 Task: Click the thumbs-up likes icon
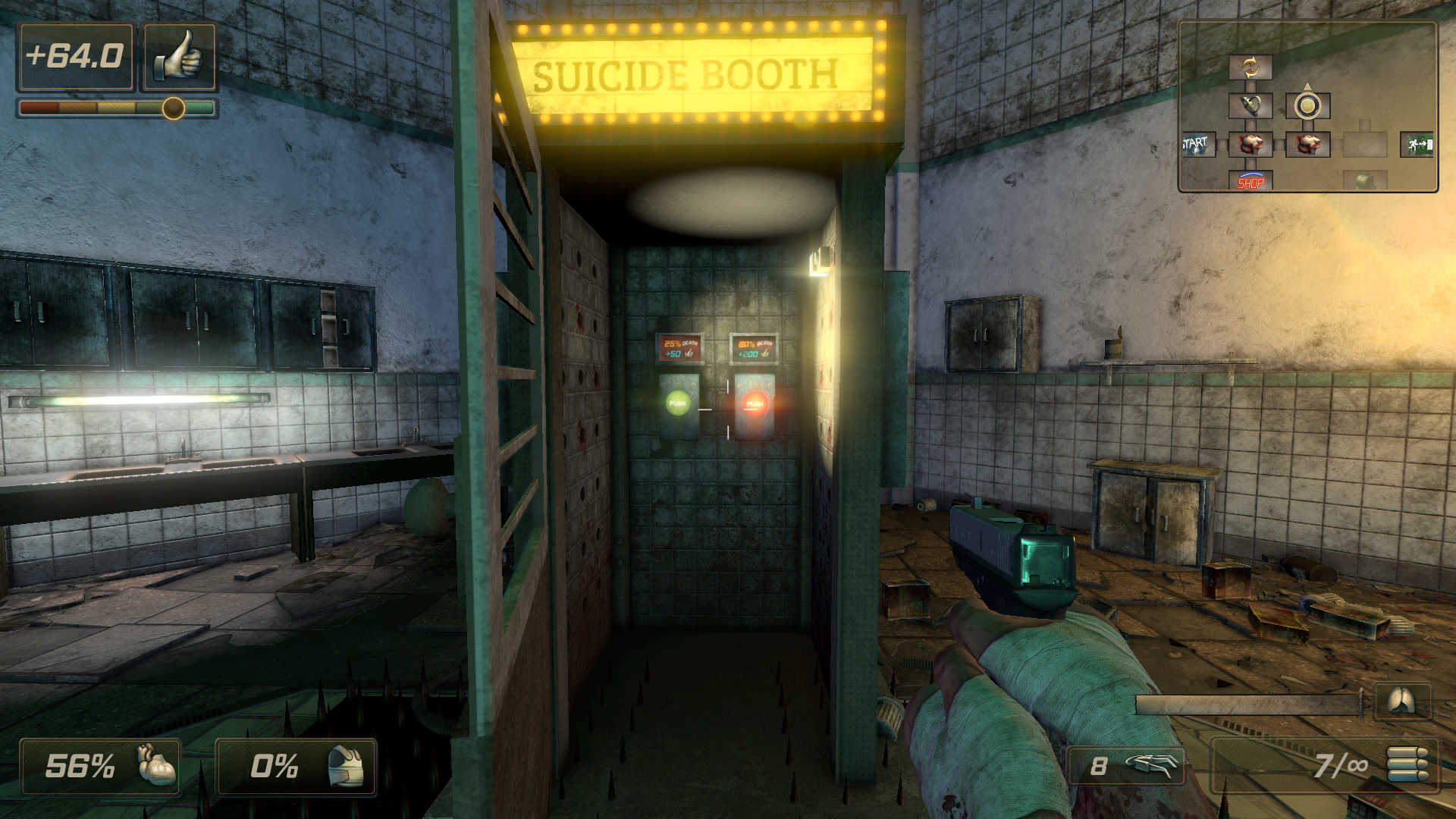tap(180, 57)
